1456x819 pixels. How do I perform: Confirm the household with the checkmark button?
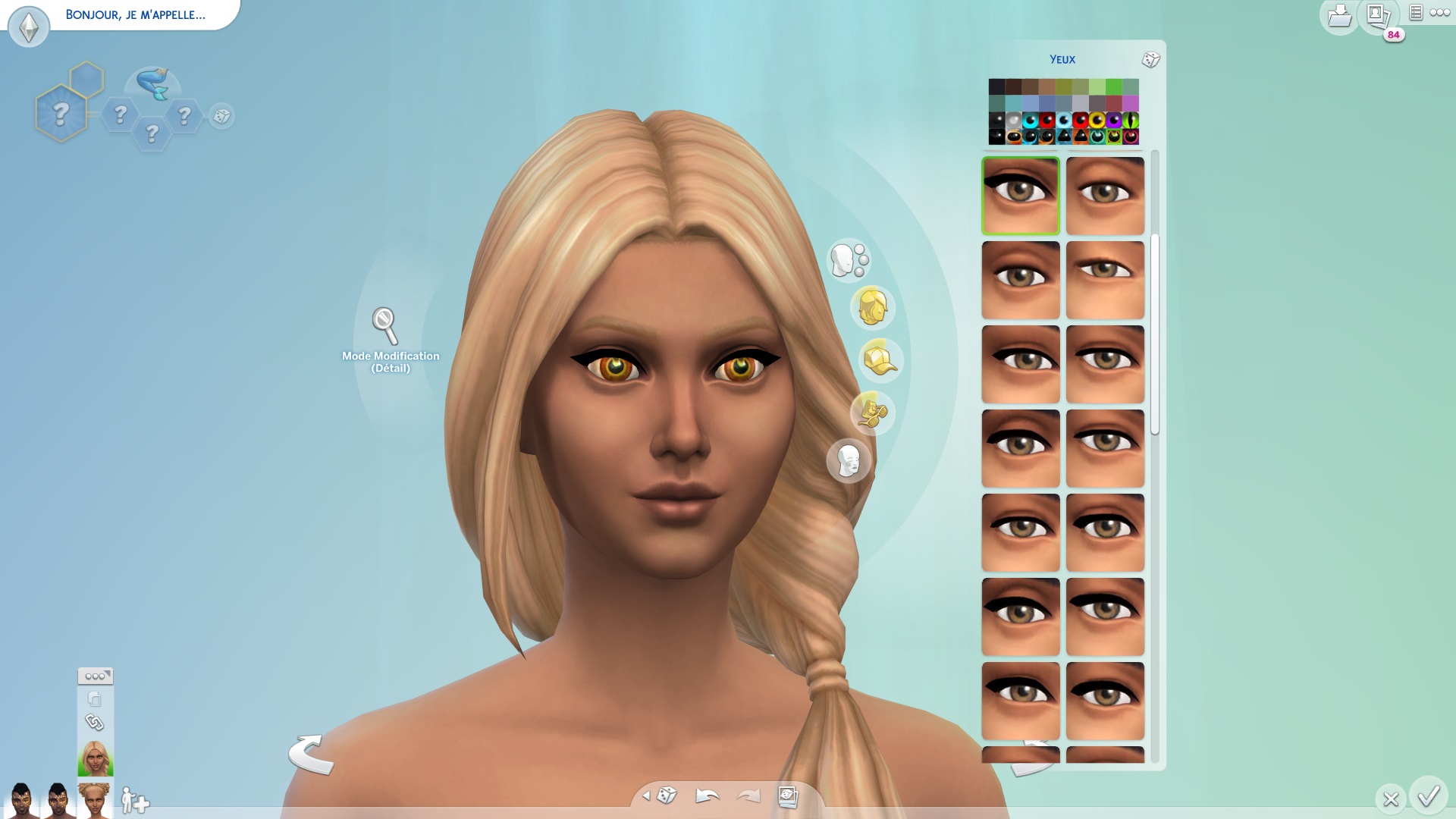[1429, 796]
